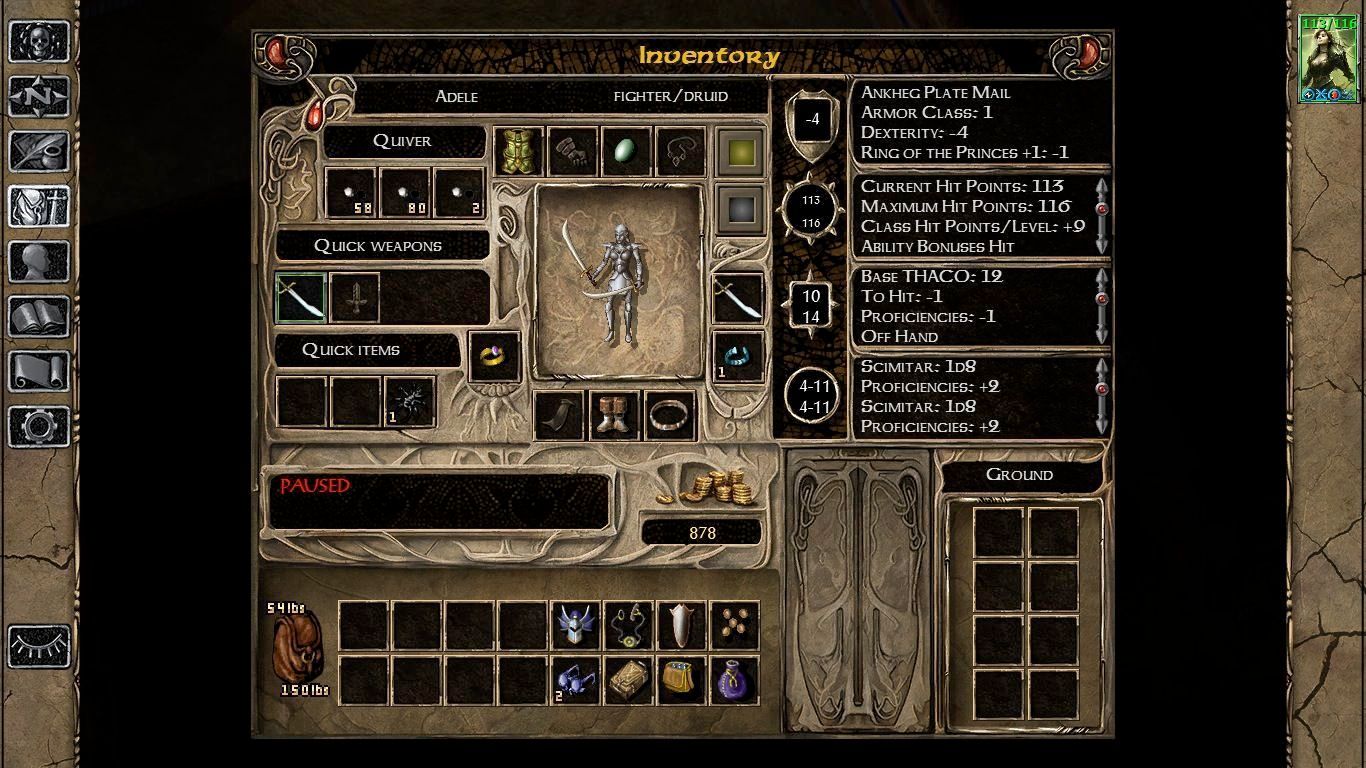
Task: Select the blue-green bracelet slot
Action: pyautogui.click(x=739, y=357)
